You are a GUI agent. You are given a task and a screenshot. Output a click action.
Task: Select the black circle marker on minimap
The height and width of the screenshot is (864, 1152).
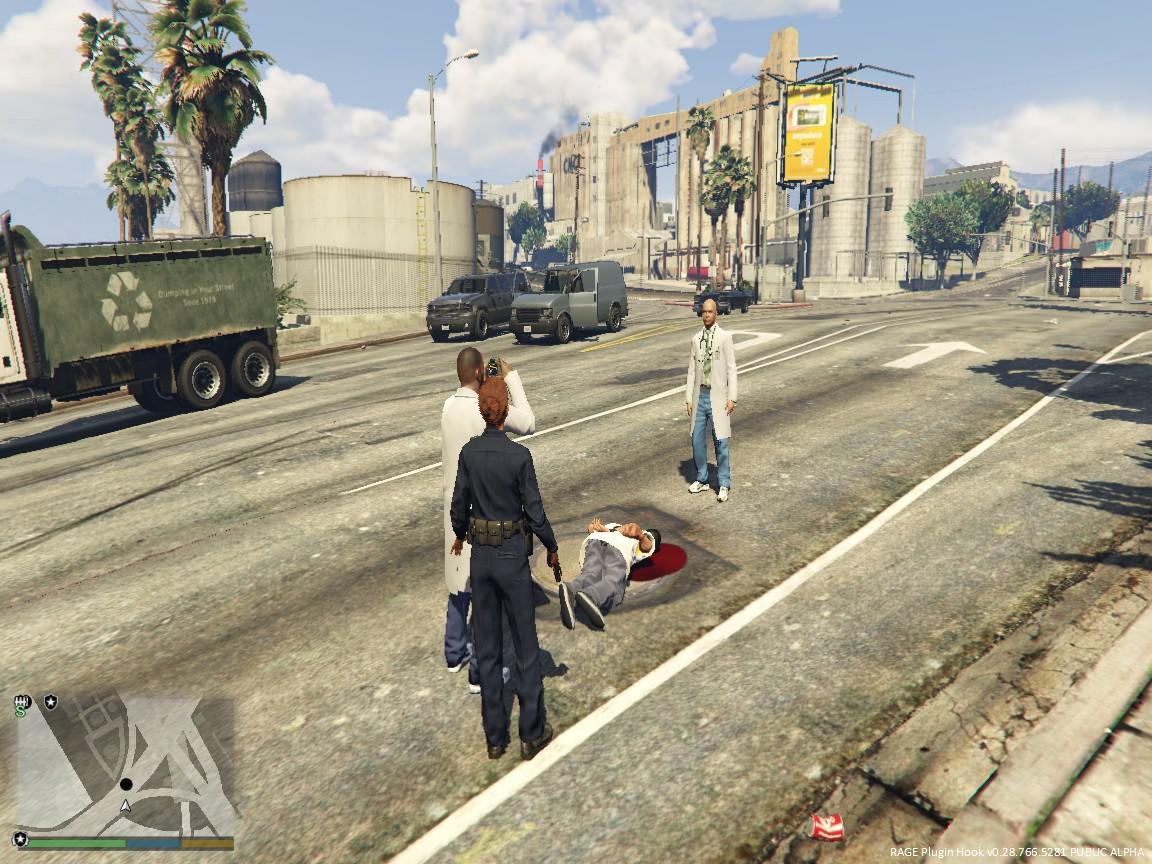(126, 785)
